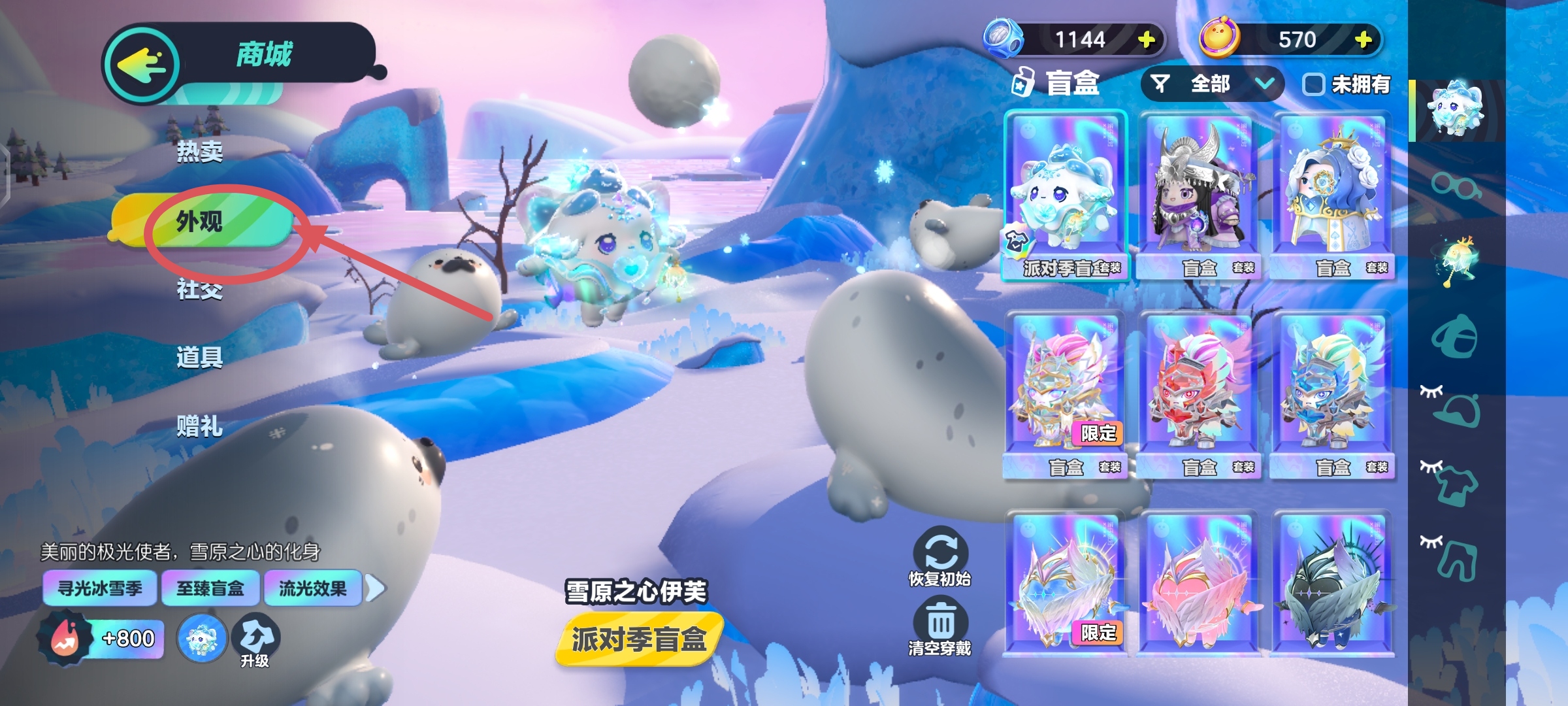
Task: Select the 至臻盲盒 tag
Action: tap(210, 588)
